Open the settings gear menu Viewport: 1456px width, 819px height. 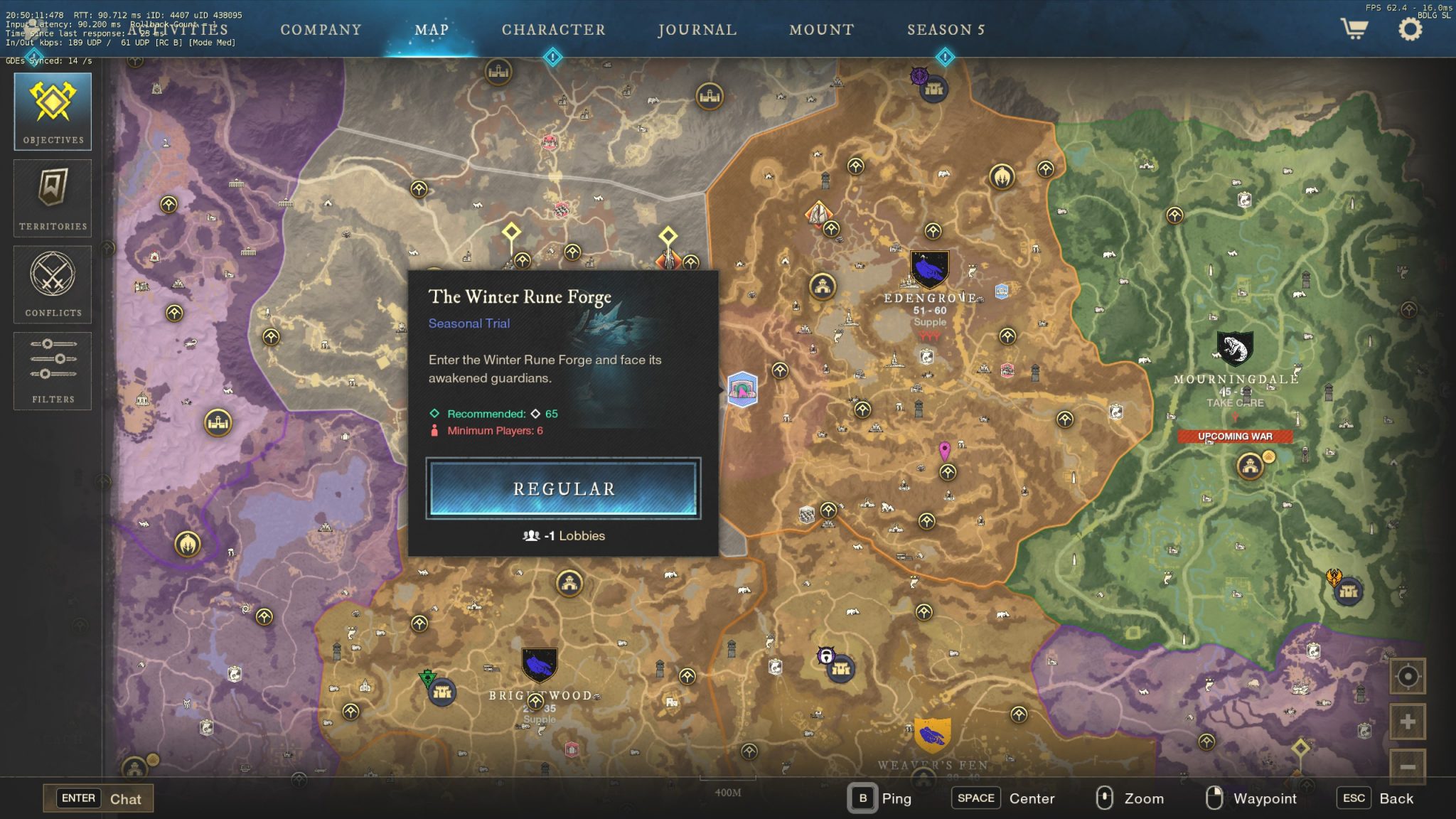pyautogui.click(x=1408, y=28)
